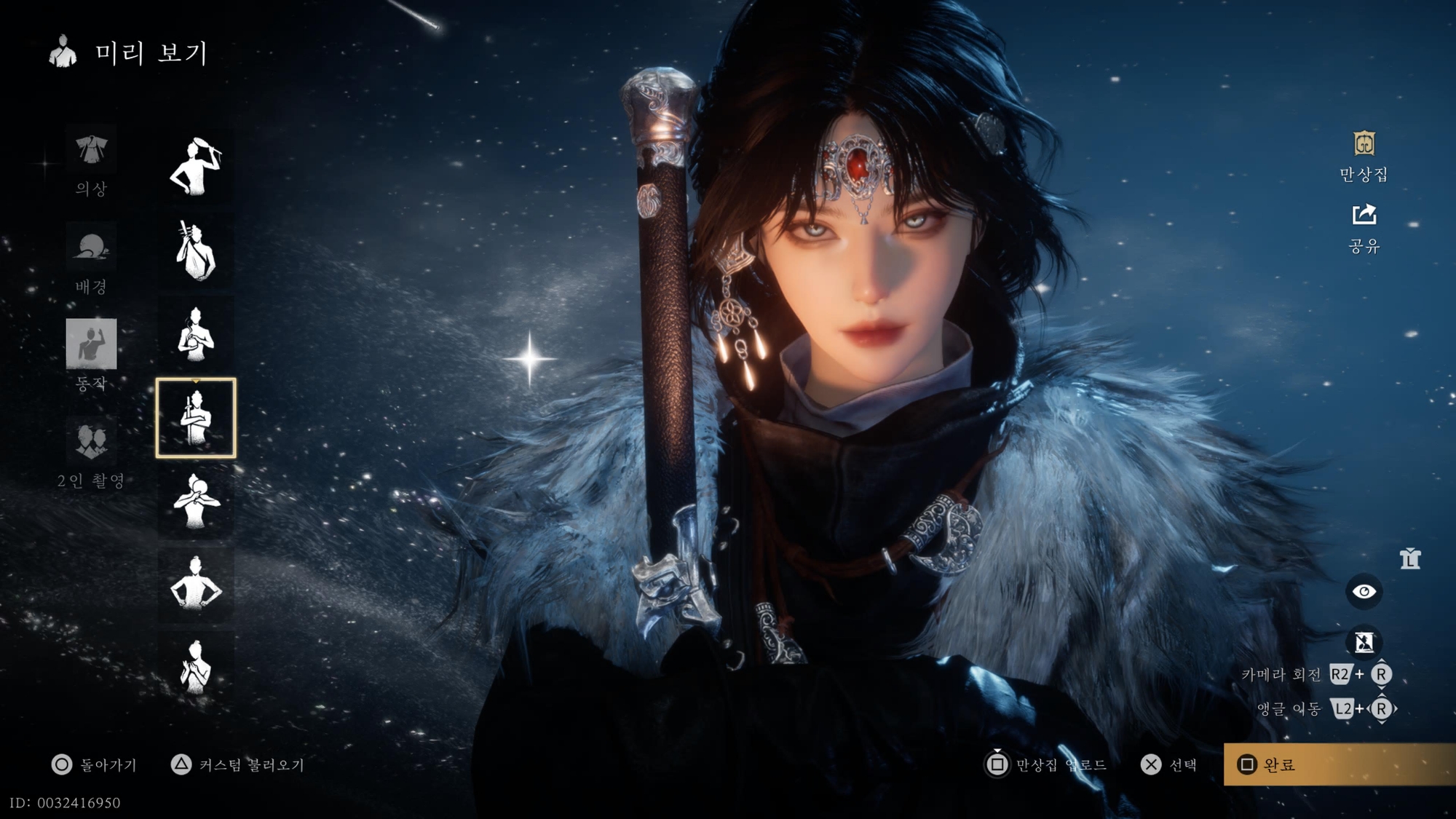Load a custom preset with 커스텀 불러오기
Image resolution: width=1456 pixels, height=819 pixels.
238,764
